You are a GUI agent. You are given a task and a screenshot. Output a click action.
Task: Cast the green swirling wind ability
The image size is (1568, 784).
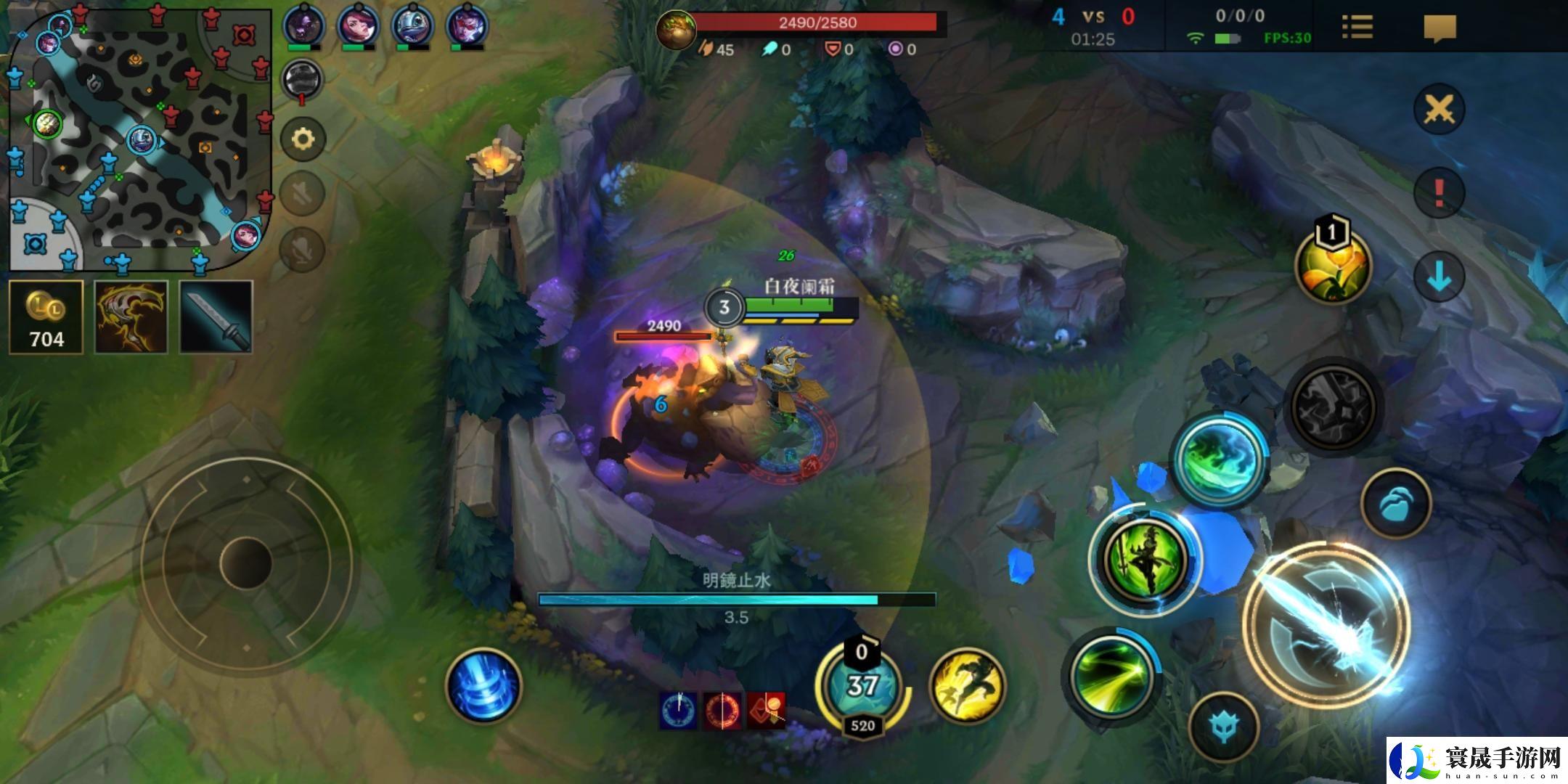tap(1220, 459)
